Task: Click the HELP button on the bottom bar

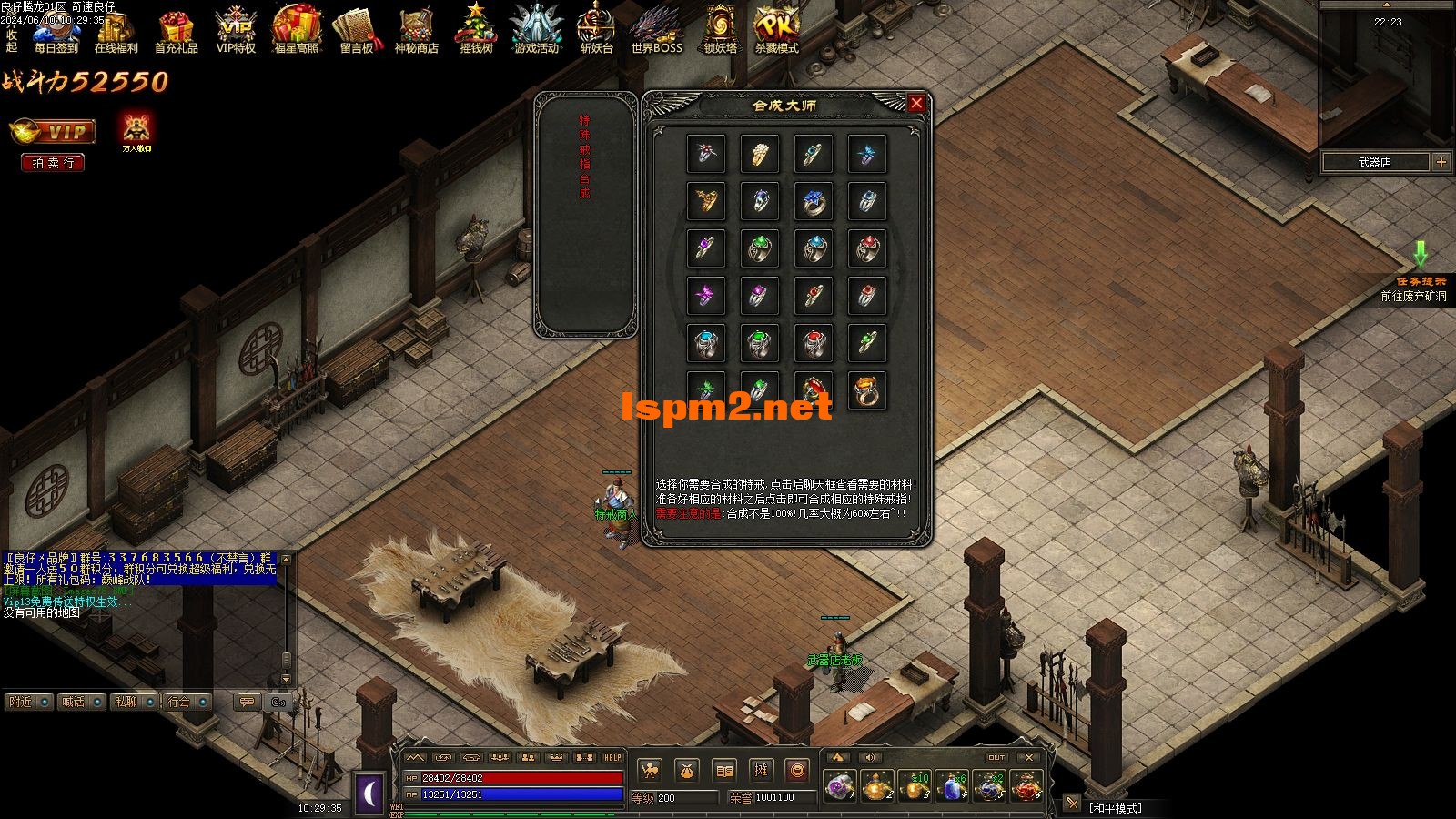Action: (x=612, y=757)
